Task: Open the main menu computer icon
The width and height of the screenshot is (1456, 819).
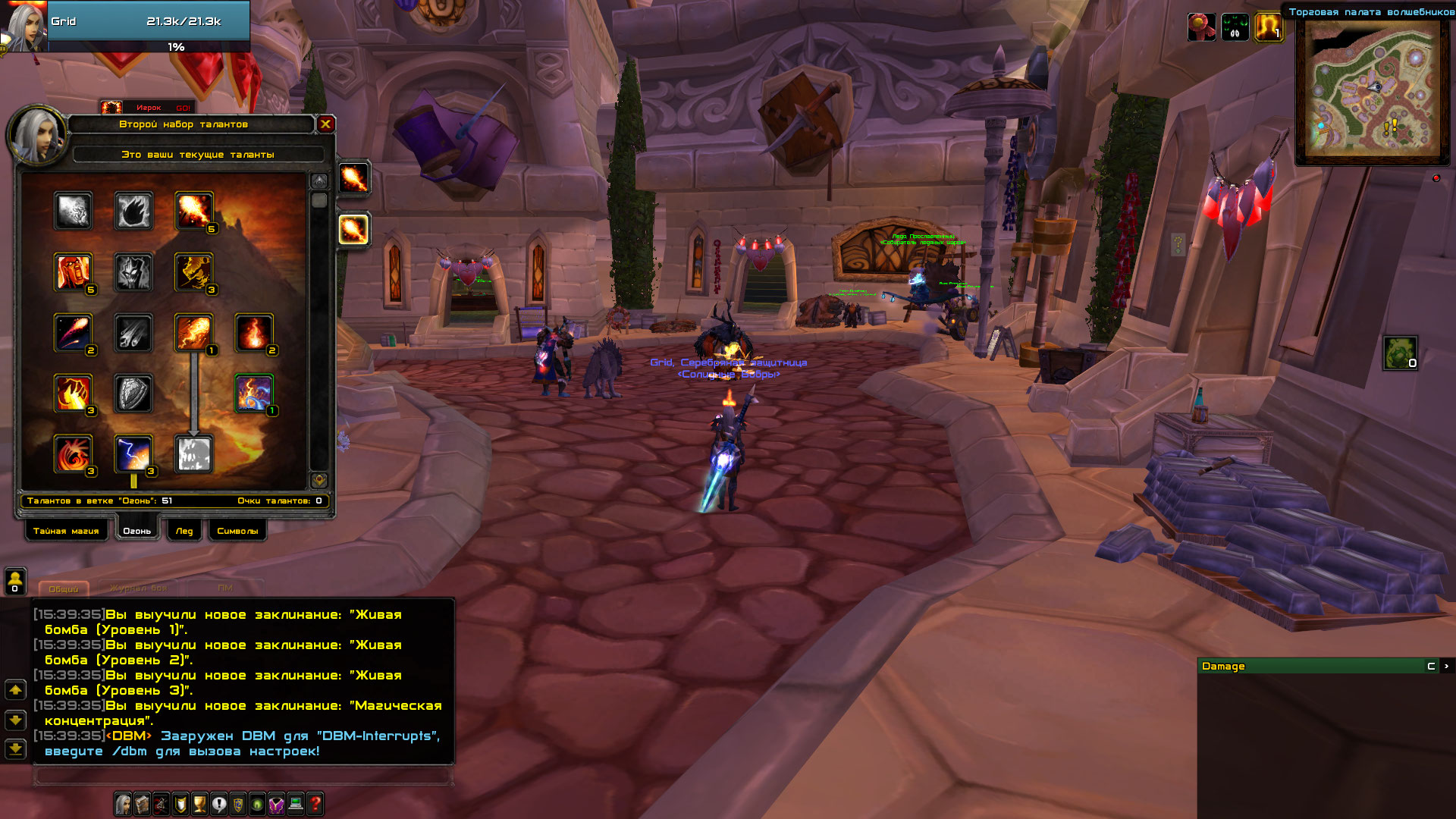Action: (294, 804)
